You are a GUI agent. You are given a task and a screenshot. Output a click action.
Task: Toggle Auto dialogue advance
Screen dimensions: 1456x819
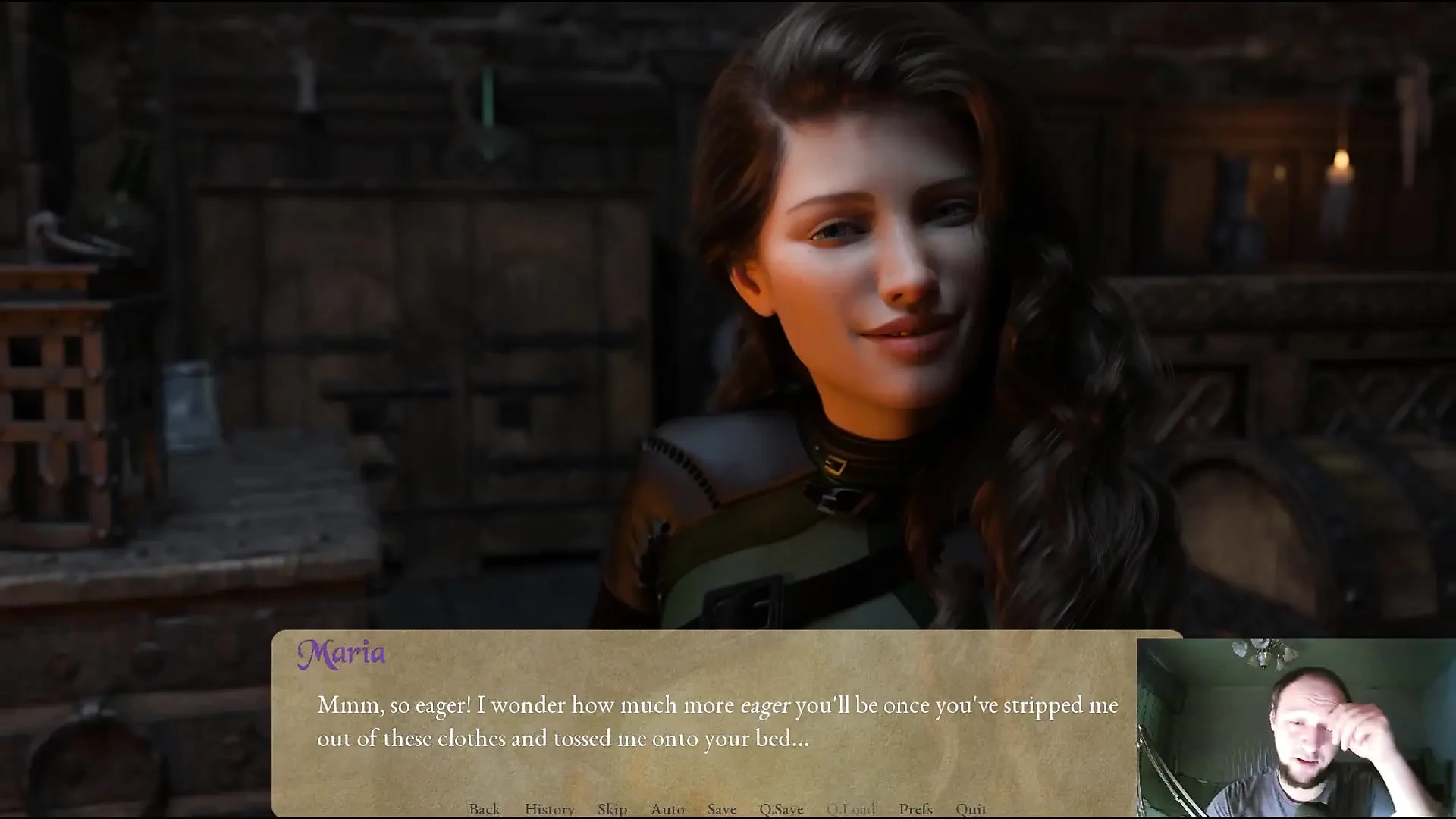(x=667, y=809)
